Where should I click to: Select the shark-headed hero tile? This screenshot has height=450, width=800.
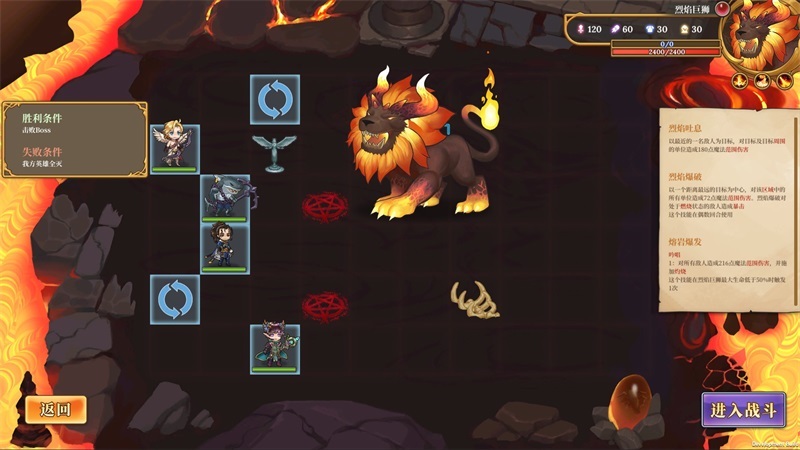coord(225,198)
